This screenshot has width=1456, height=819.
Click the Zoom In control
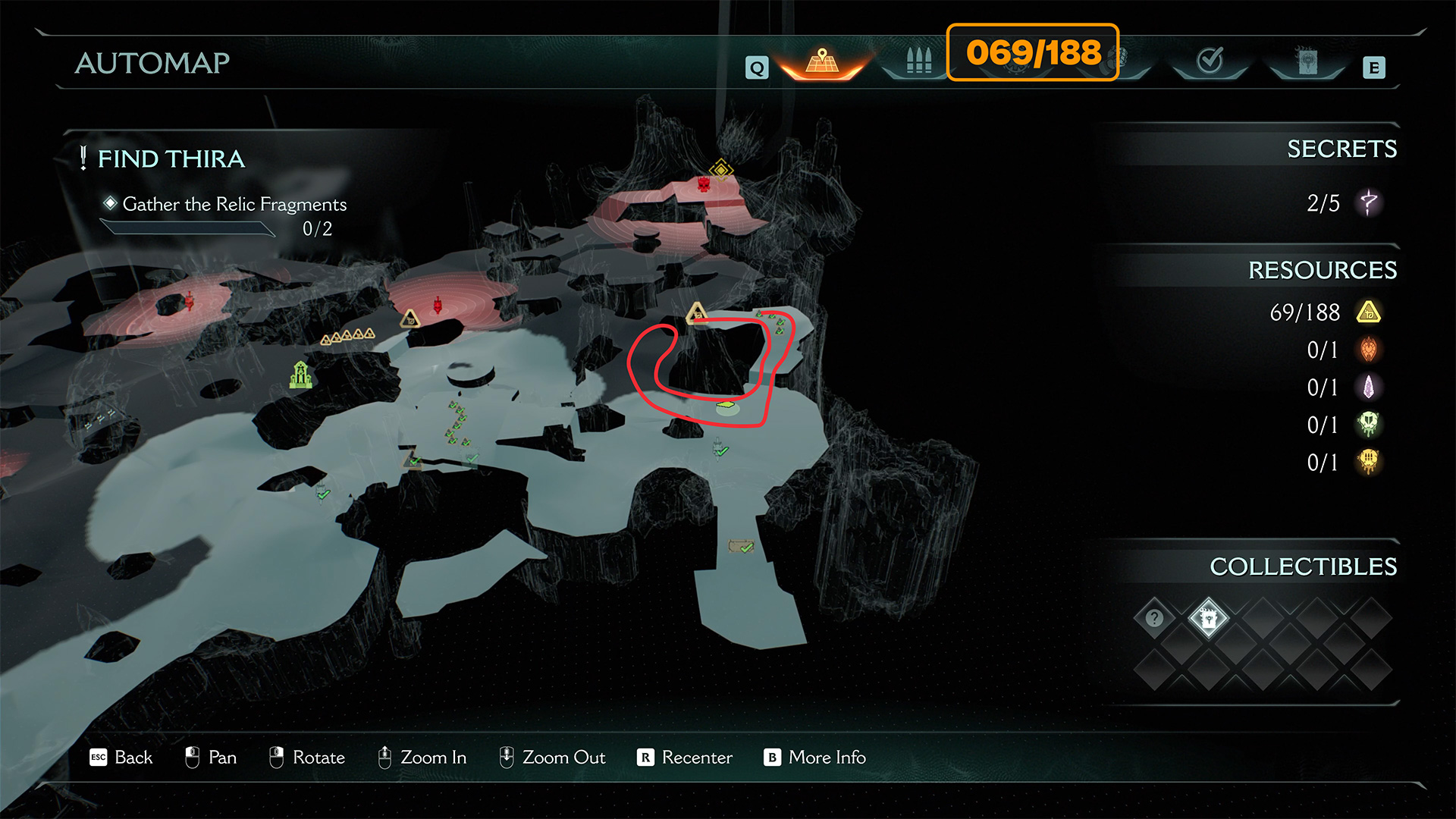coord(422,758)
